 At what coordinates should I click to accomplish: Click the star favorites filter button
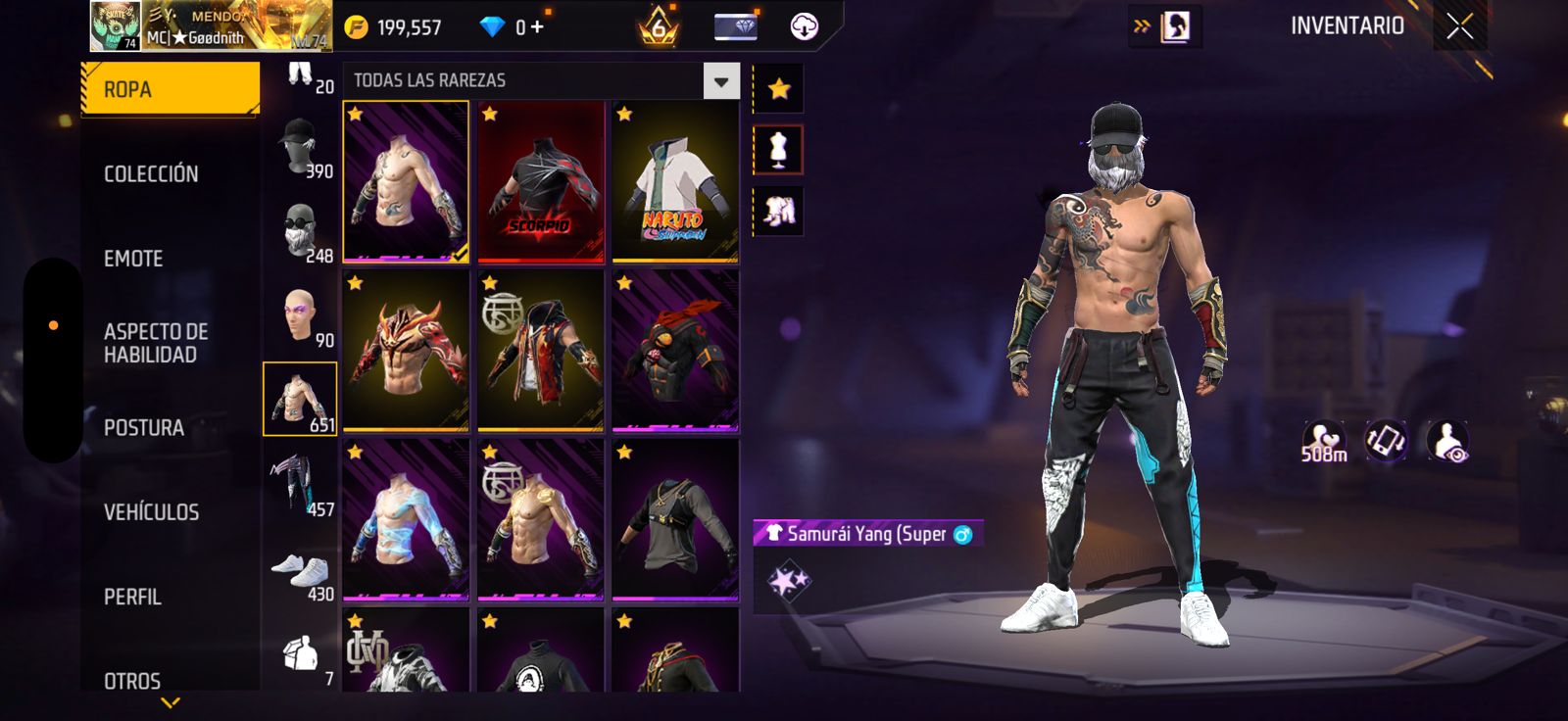click(779, 89)
